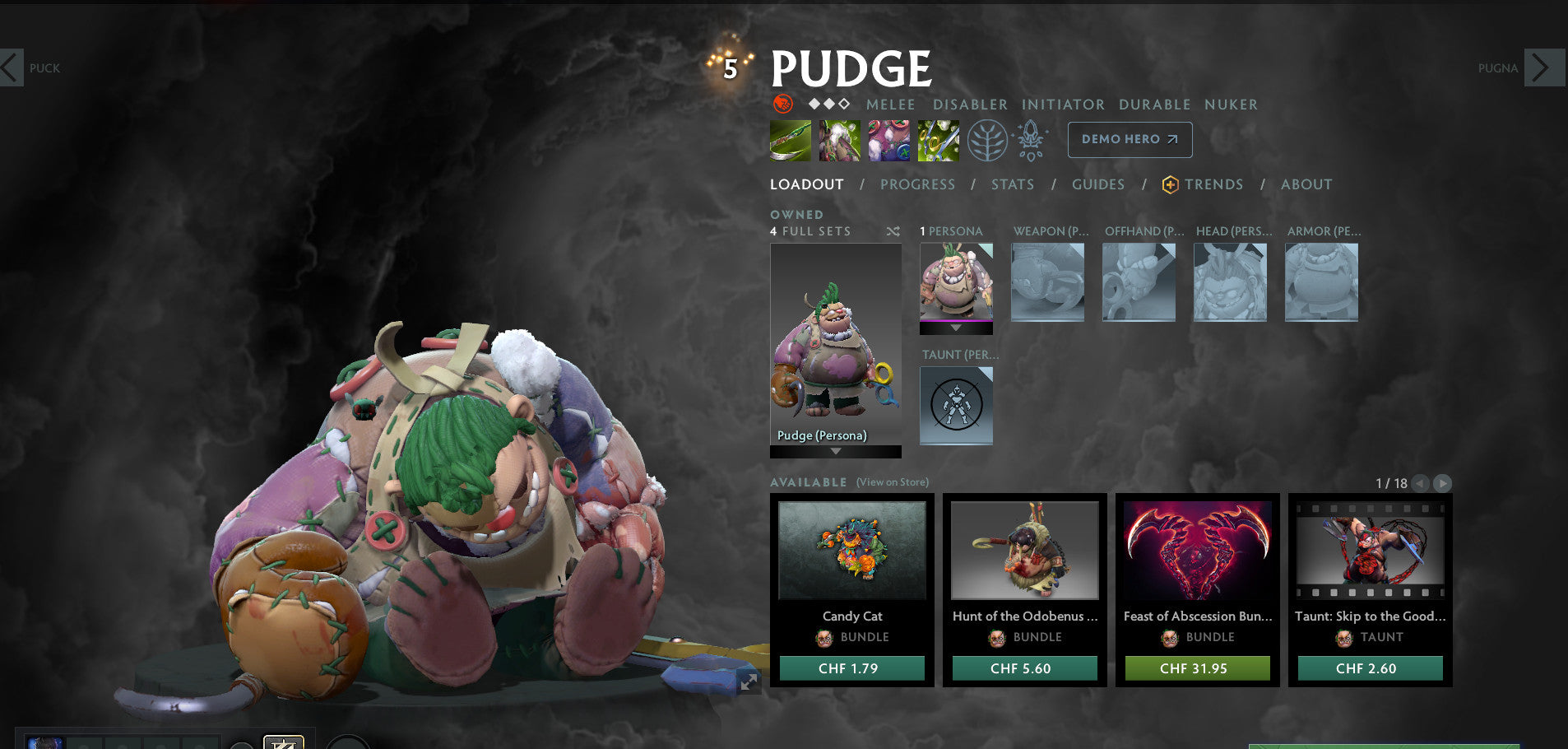Select the Dismember ability icon
The width and height of the screenshot is (1568, 749).
click(x=938, y=140)
